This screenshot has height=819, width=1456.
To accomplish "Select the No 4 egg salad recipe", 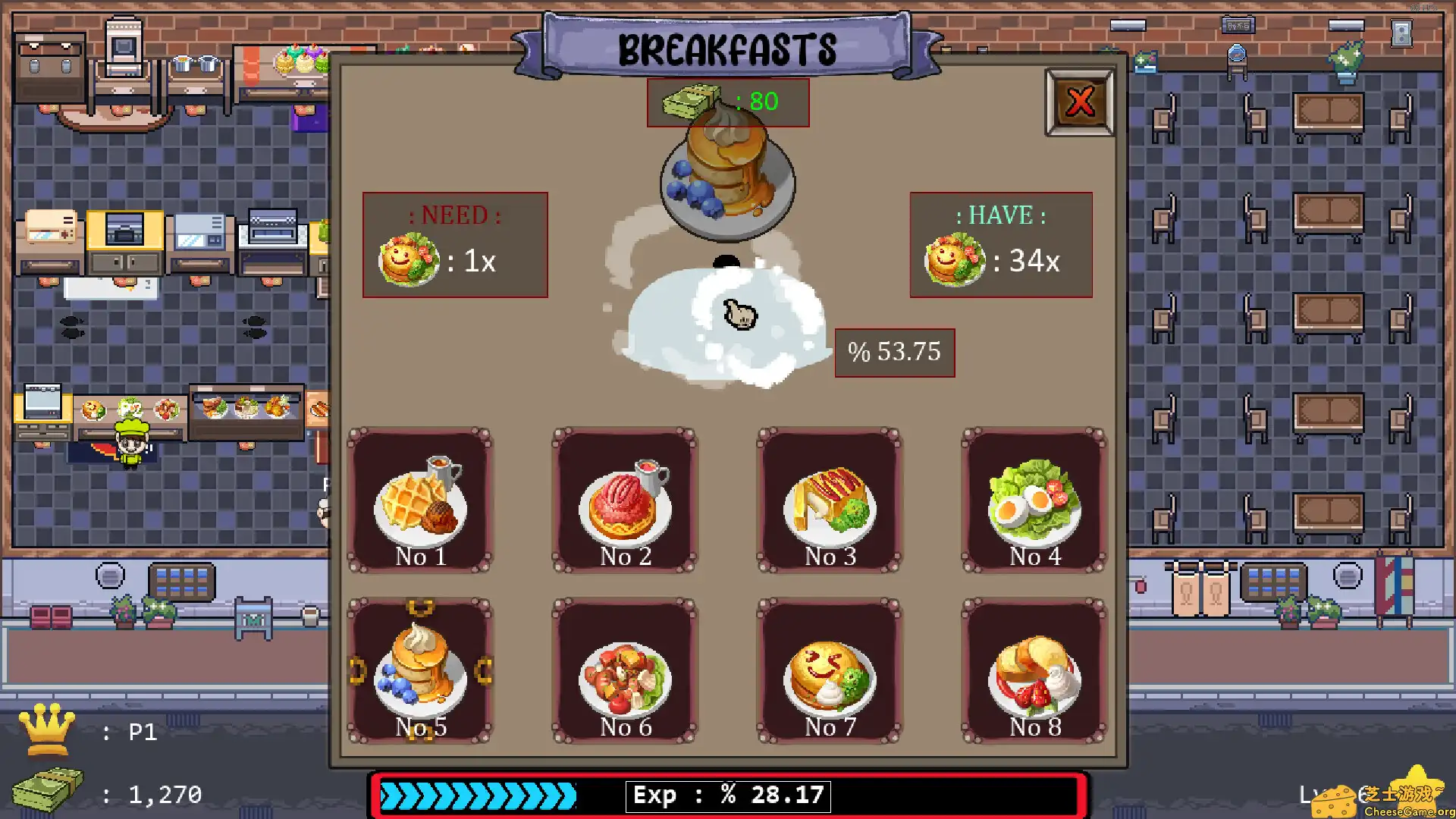I will 1034,500.
